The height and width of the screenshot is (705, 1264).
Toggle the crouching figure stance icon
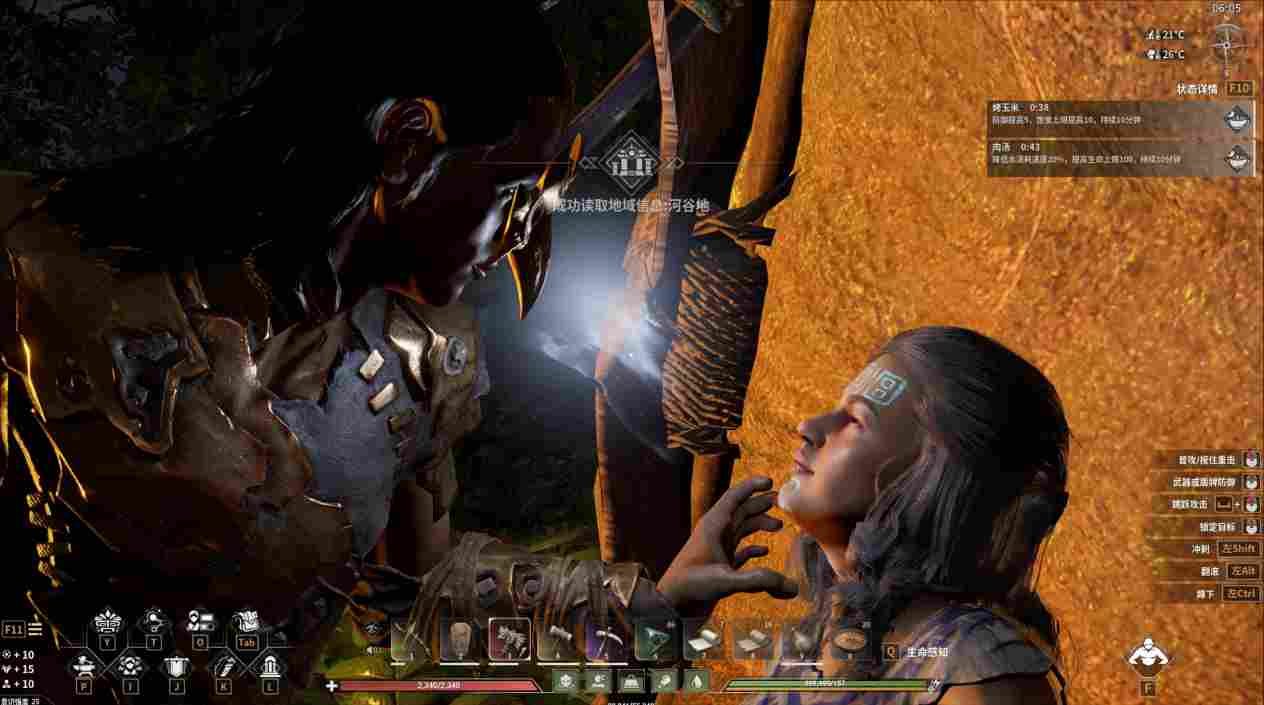click(x=1145, y=656)
